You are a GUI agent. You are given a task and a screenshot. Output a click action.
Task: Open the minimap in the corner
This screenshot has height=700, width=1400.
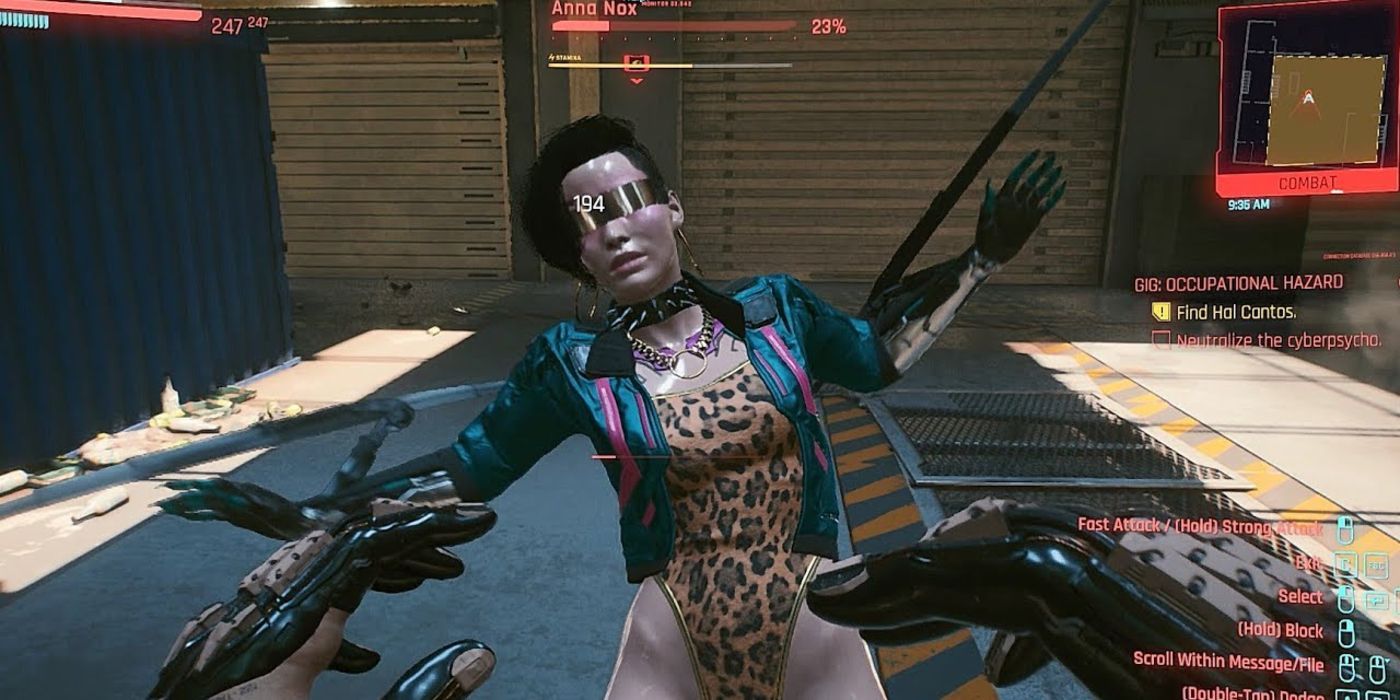(1307, 97)
